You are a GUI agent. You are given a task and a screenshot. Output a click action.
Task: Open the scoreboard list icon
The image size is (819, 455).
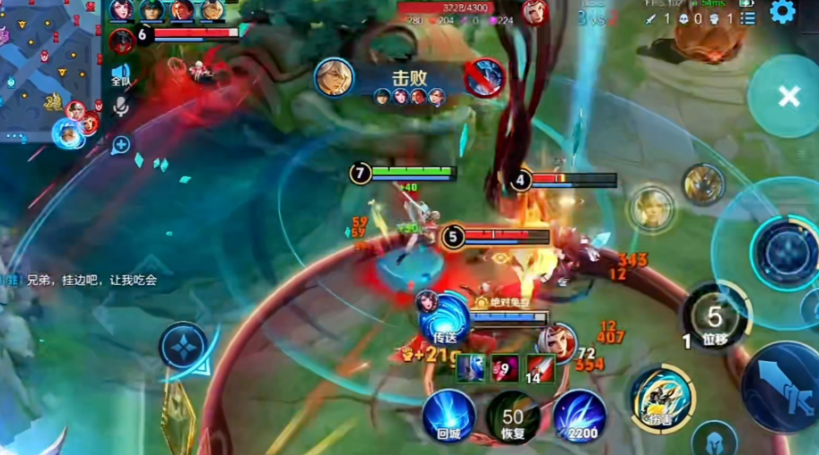pos(748,18)
